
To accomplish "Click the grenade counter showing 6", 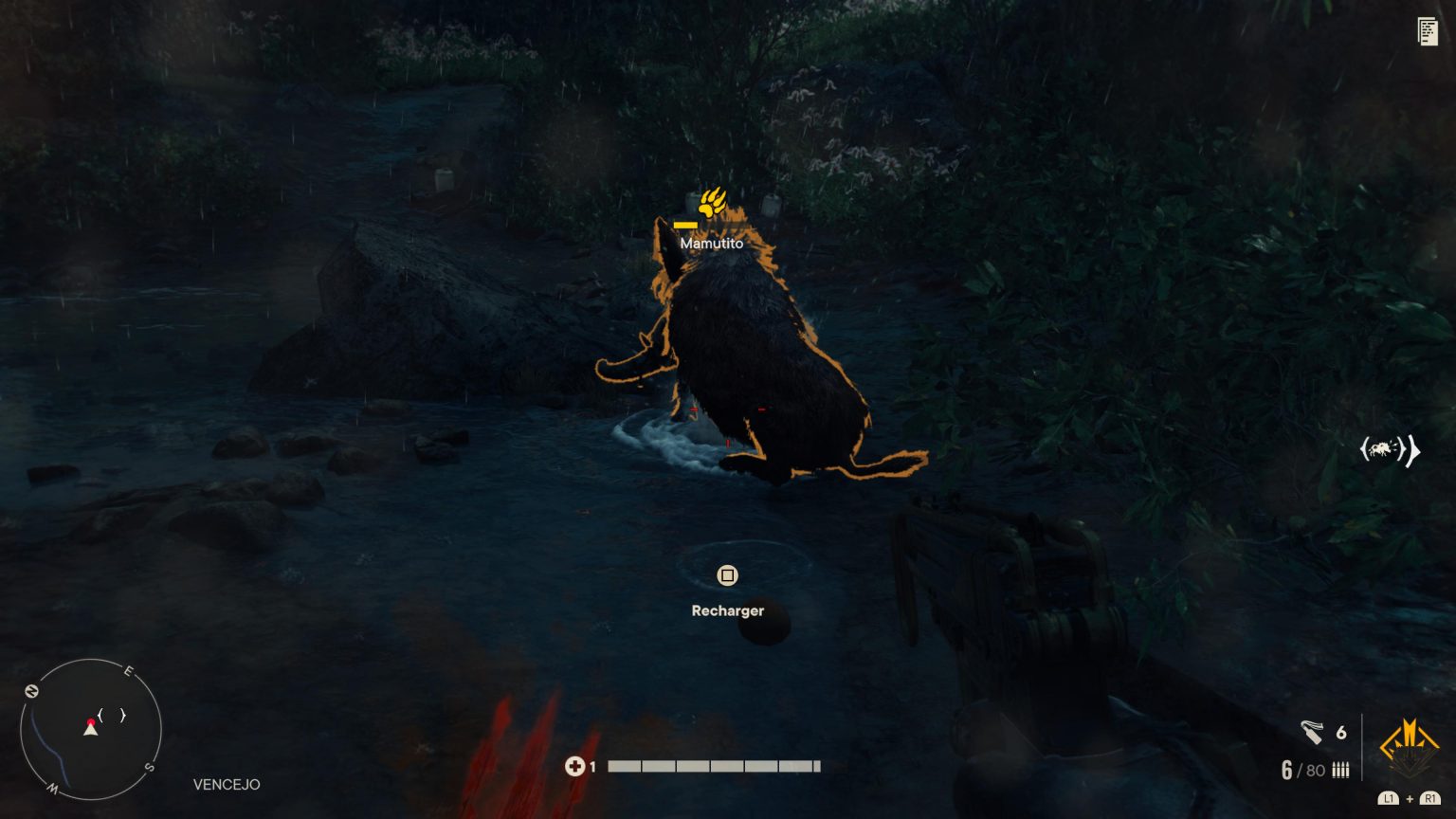I will (x=1340, y=731).
